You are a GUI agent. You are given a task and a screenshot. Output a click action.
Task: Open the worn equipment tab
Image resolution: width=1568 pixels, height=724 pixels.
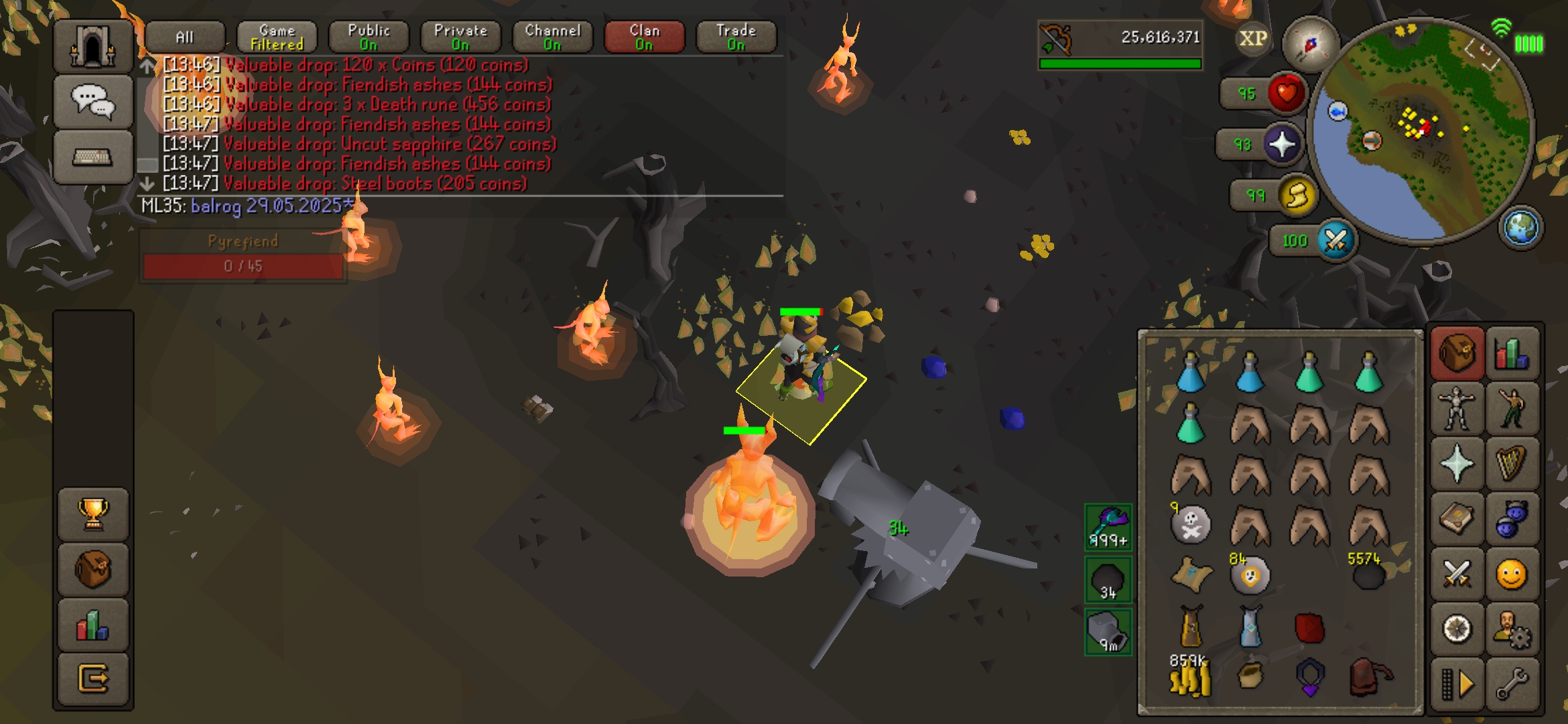pos(1456,408)
